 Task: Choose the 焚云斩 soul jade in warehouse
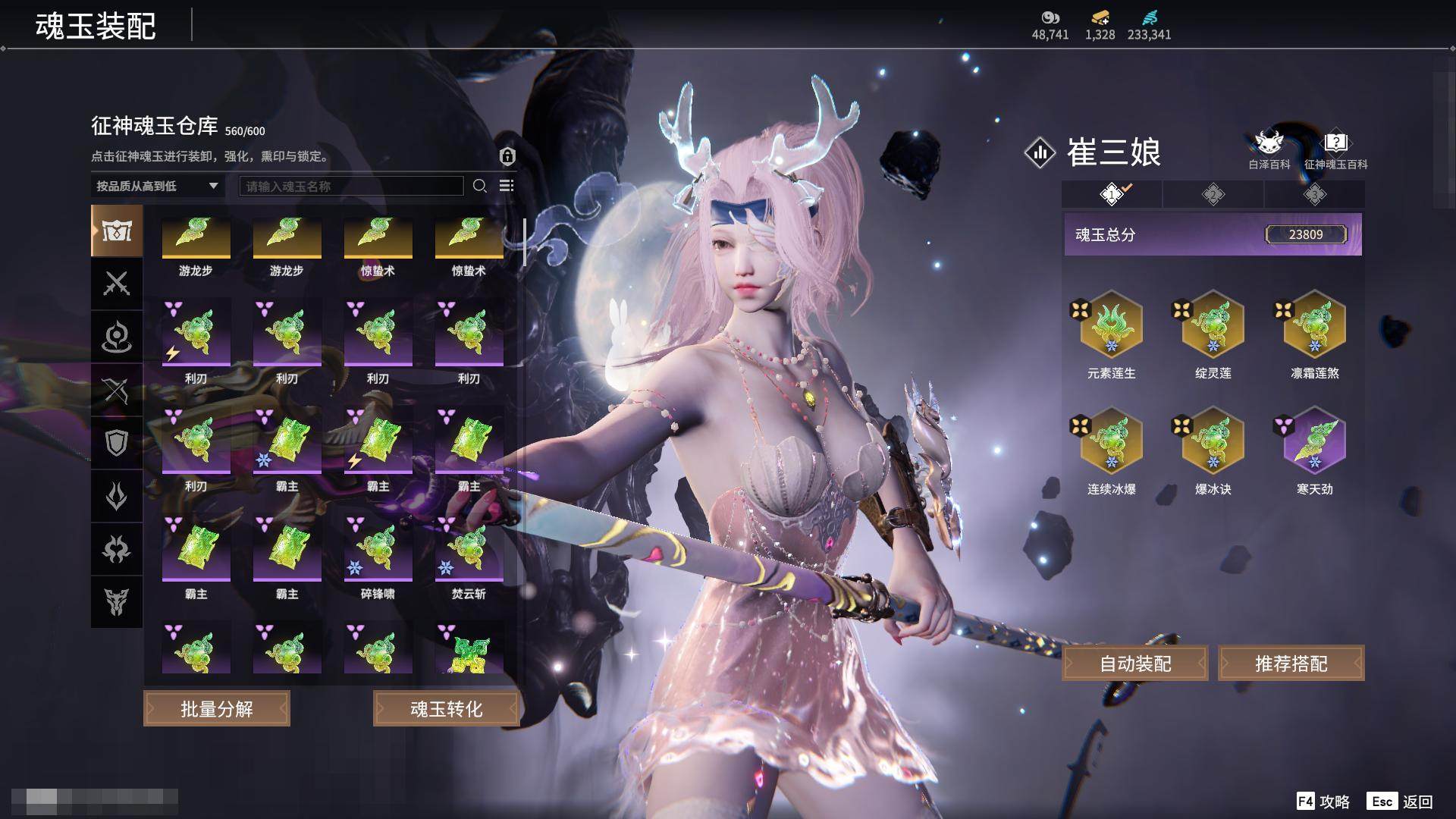[x=469, y=550]
